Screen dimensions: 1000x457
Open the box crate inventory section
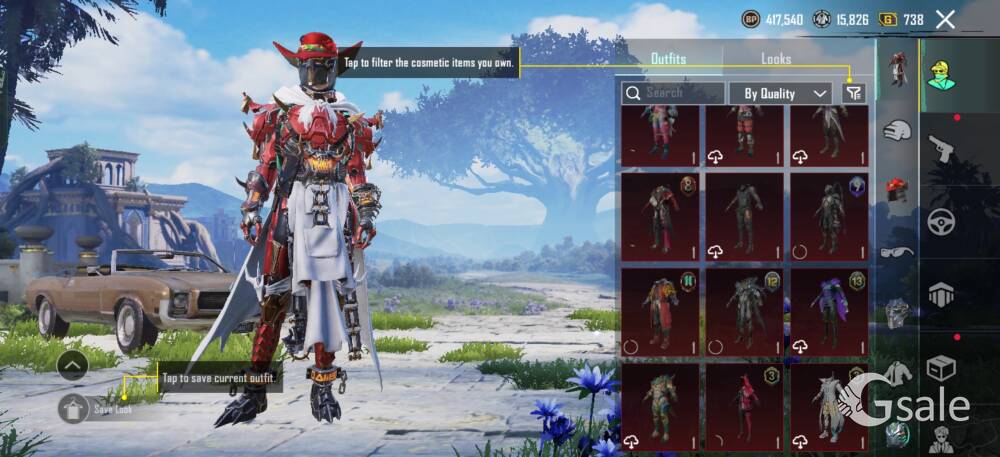click(x=941, y=368)
